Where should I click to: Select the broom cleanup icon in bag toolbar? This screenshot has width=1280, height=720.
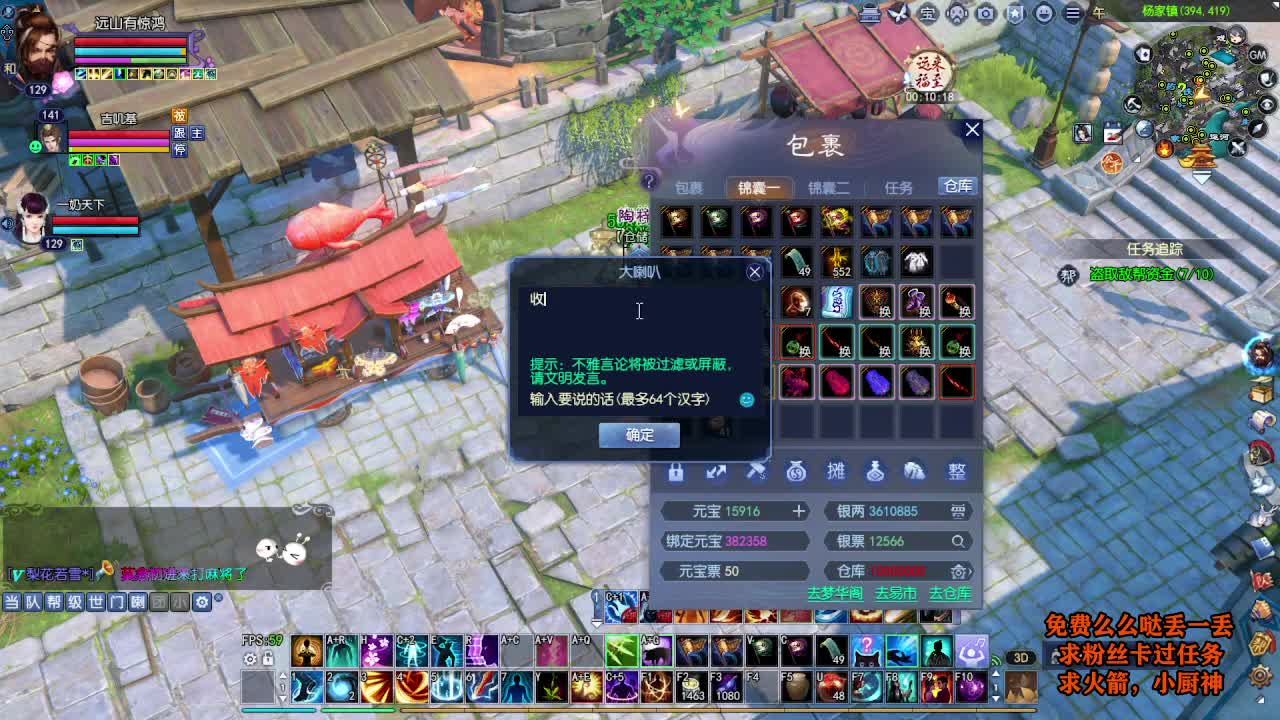click(x=756, y=470)
